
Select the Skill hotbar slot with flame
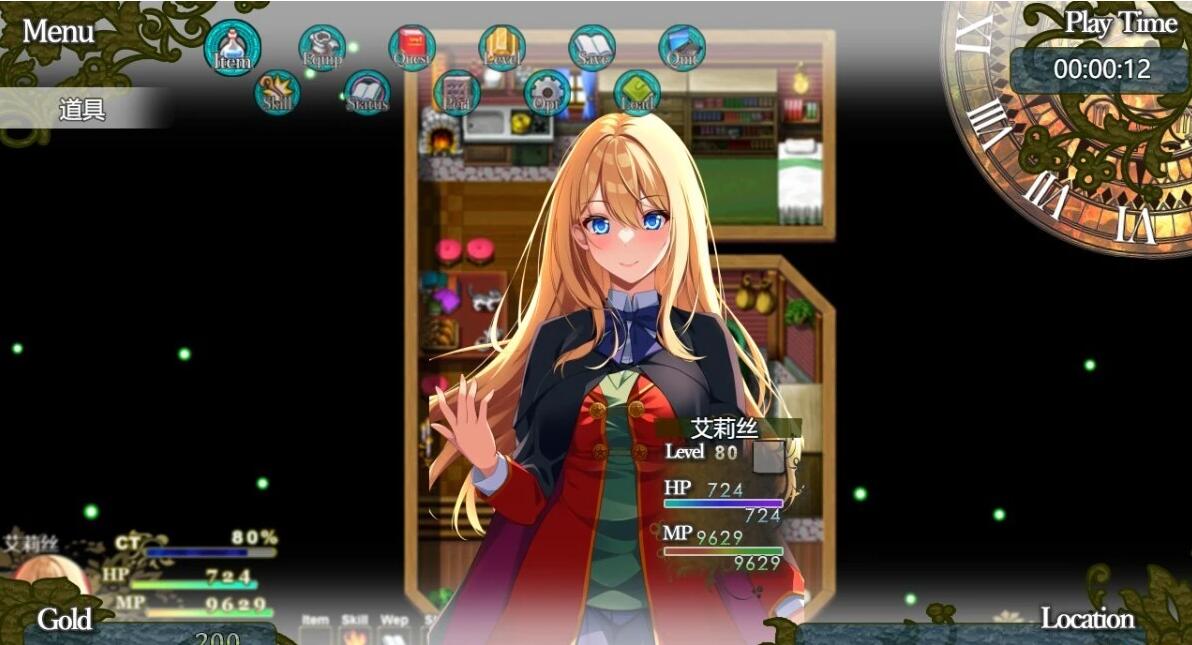pos(355,635)
